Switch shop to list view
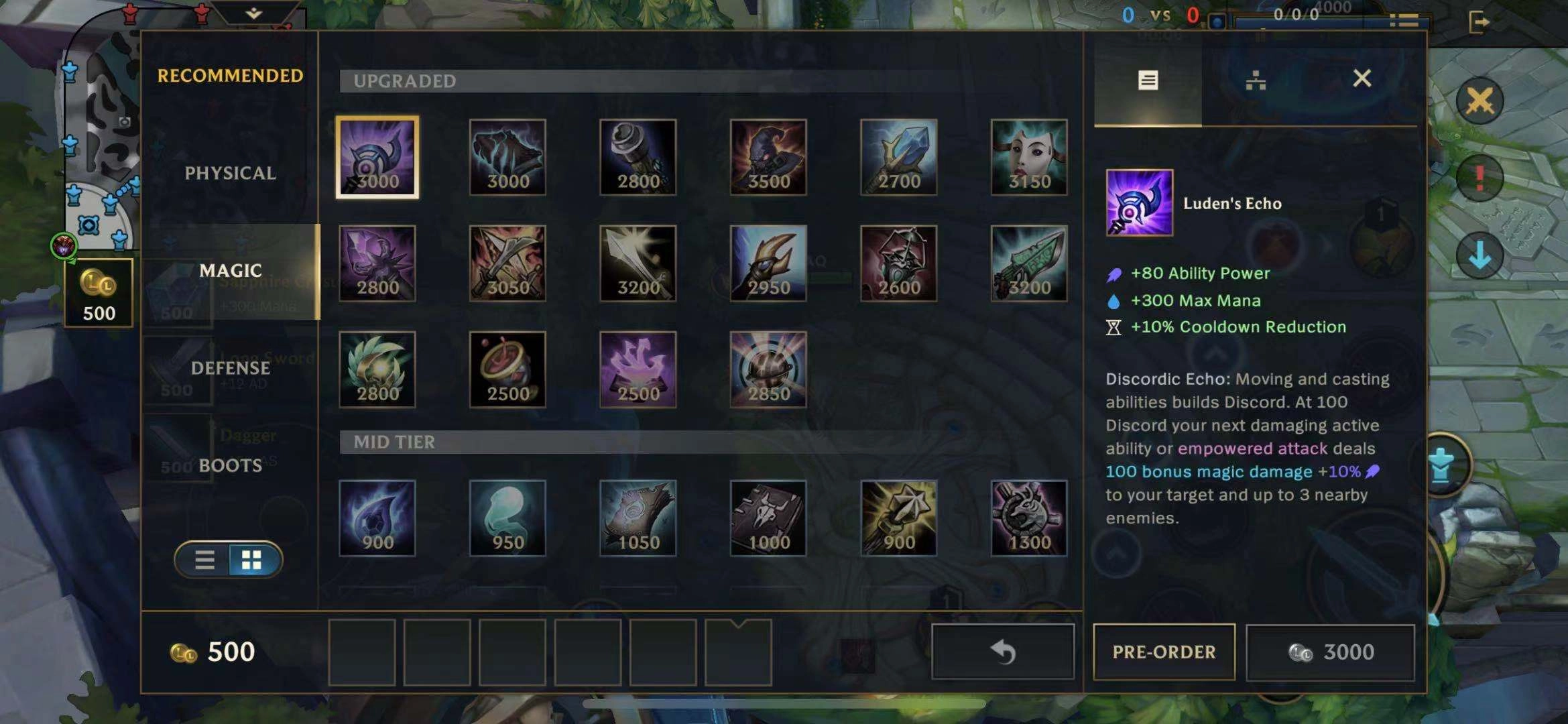The height and width of the screenshot is (724, 1568). (x=204, y=560)
